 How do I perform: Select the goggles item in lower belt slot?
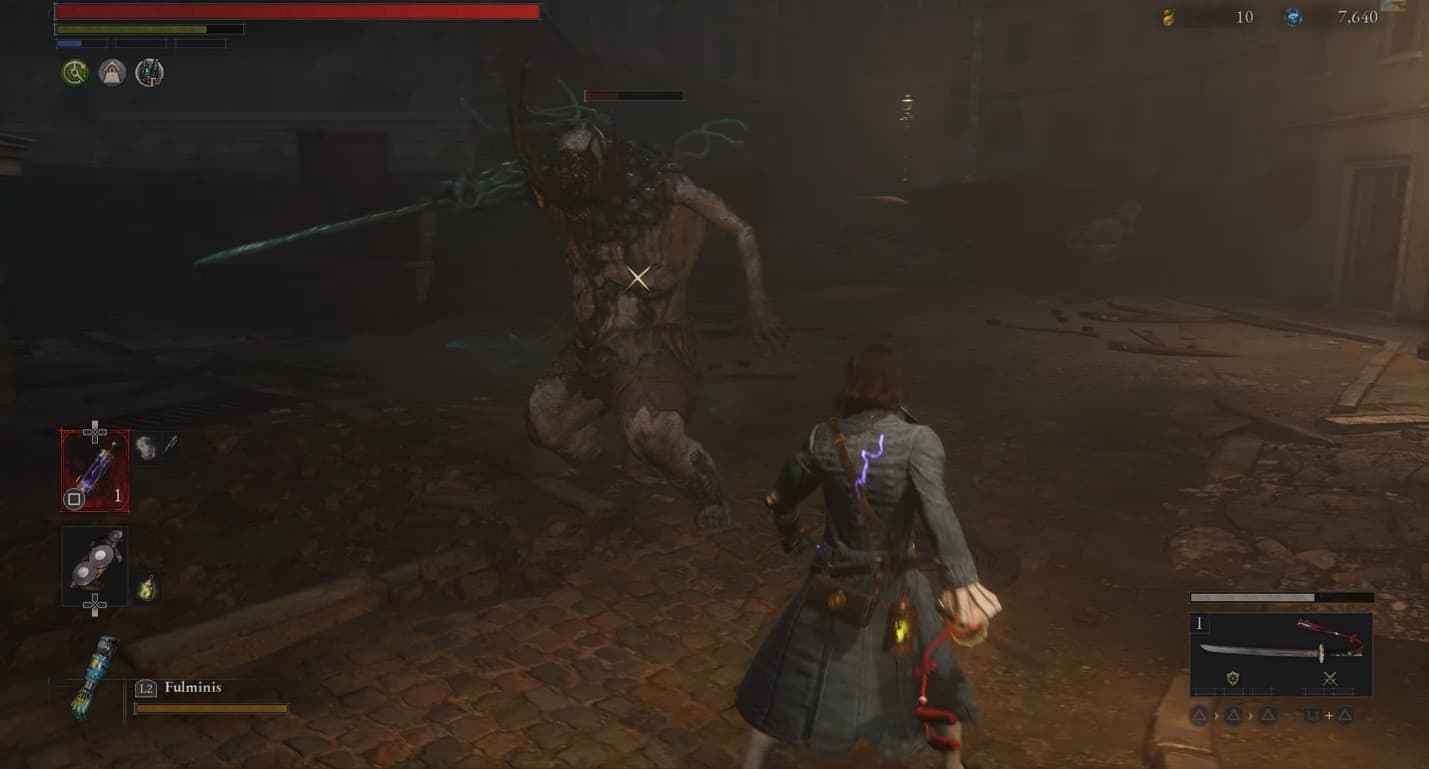[95, 565]
